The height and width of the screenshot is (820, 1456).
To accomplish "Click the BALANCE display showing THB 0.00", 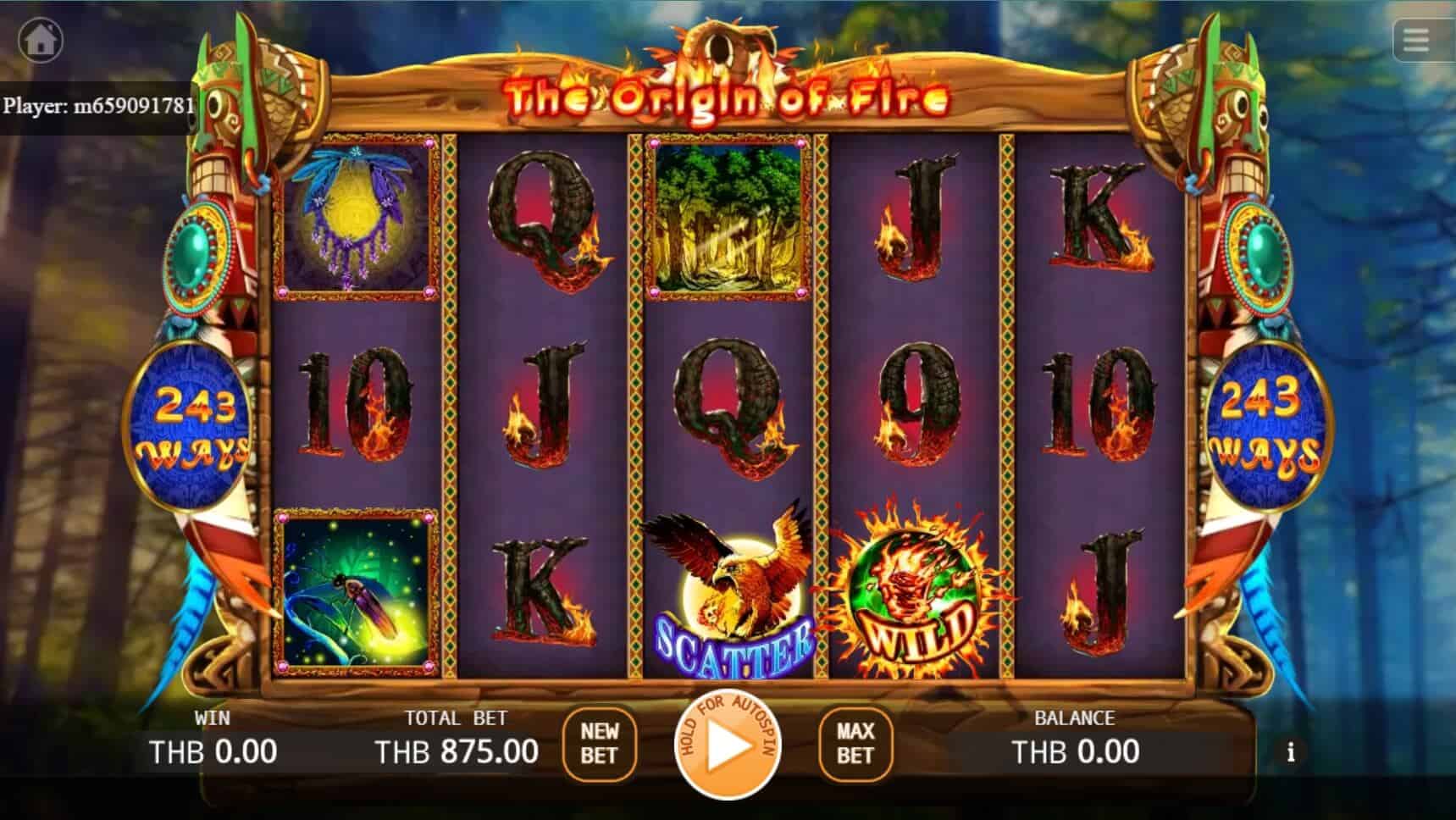I will (x=1074, y=751).
